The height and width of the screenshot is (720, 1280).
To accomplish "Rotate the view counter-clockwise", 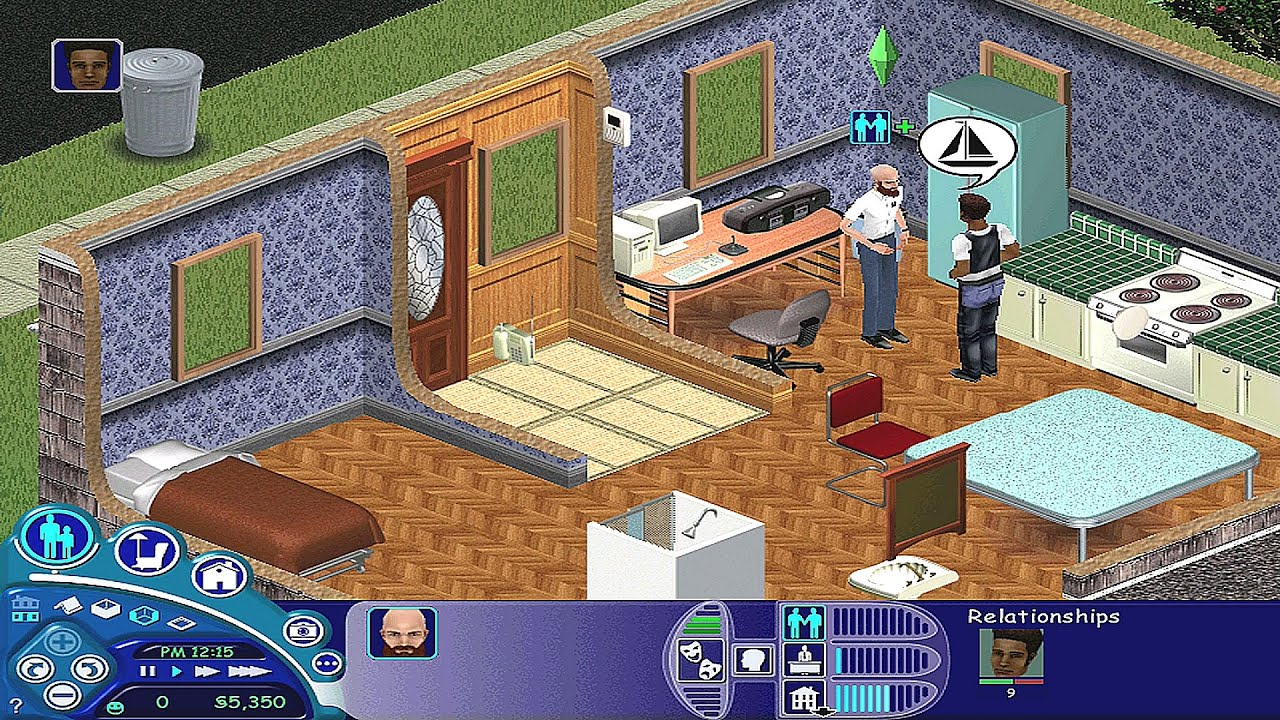I will click(34, 668).
